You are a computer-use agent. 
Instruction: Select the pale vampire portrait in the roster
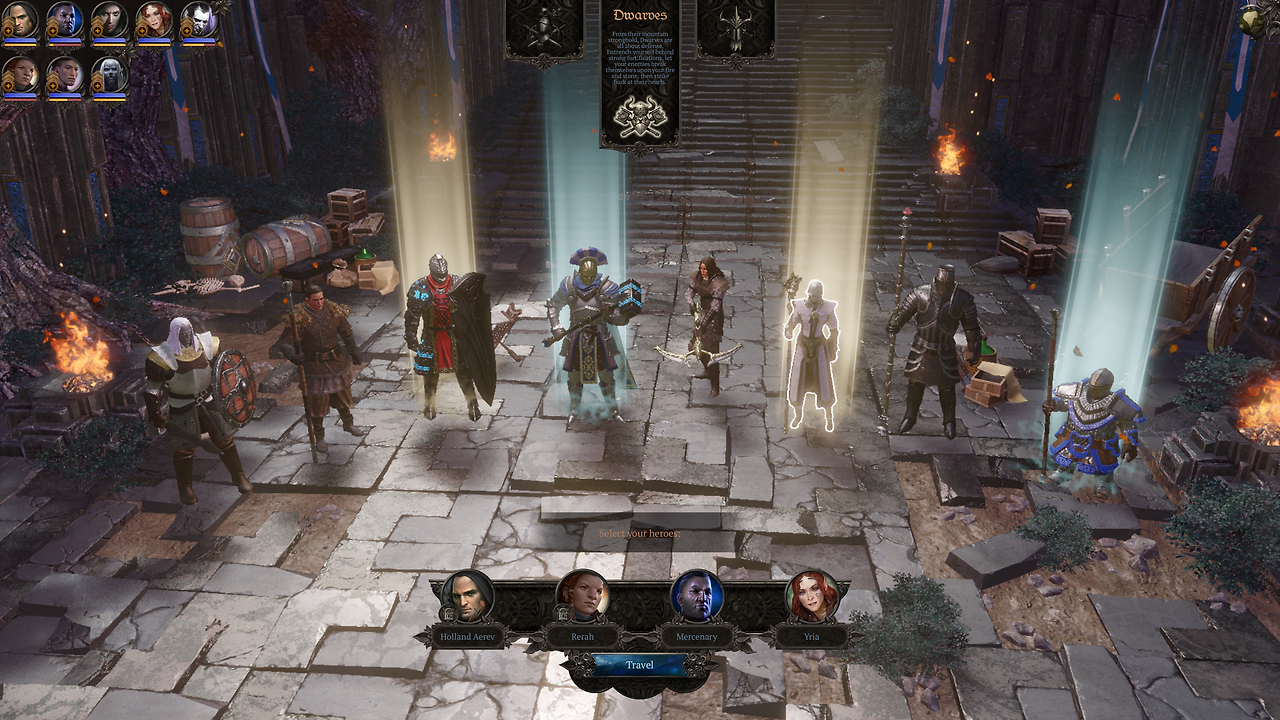tap(198, 20)
